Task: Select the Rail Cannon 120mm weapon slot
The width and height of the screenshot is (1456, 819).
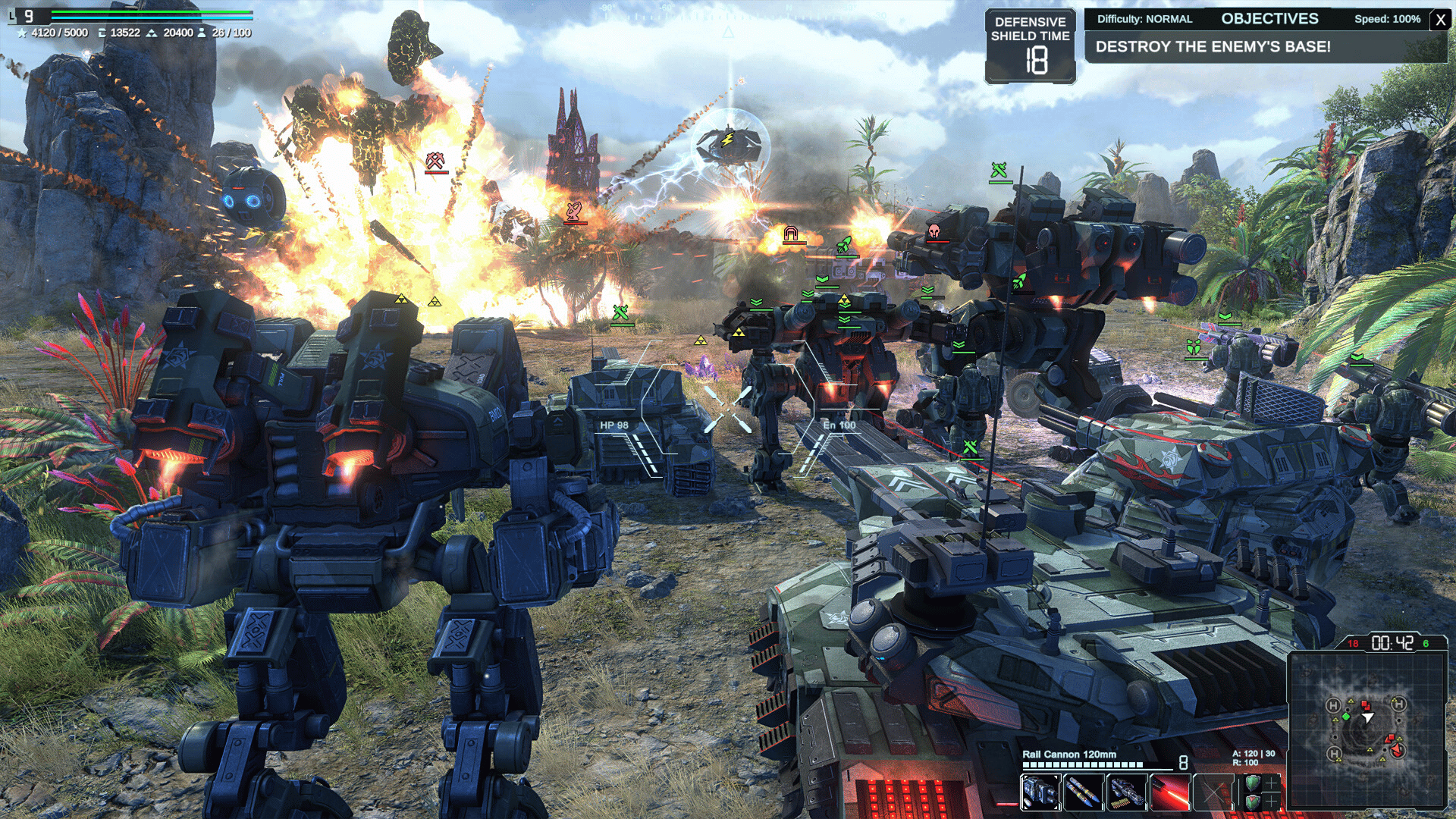Action: (1040, 793)
